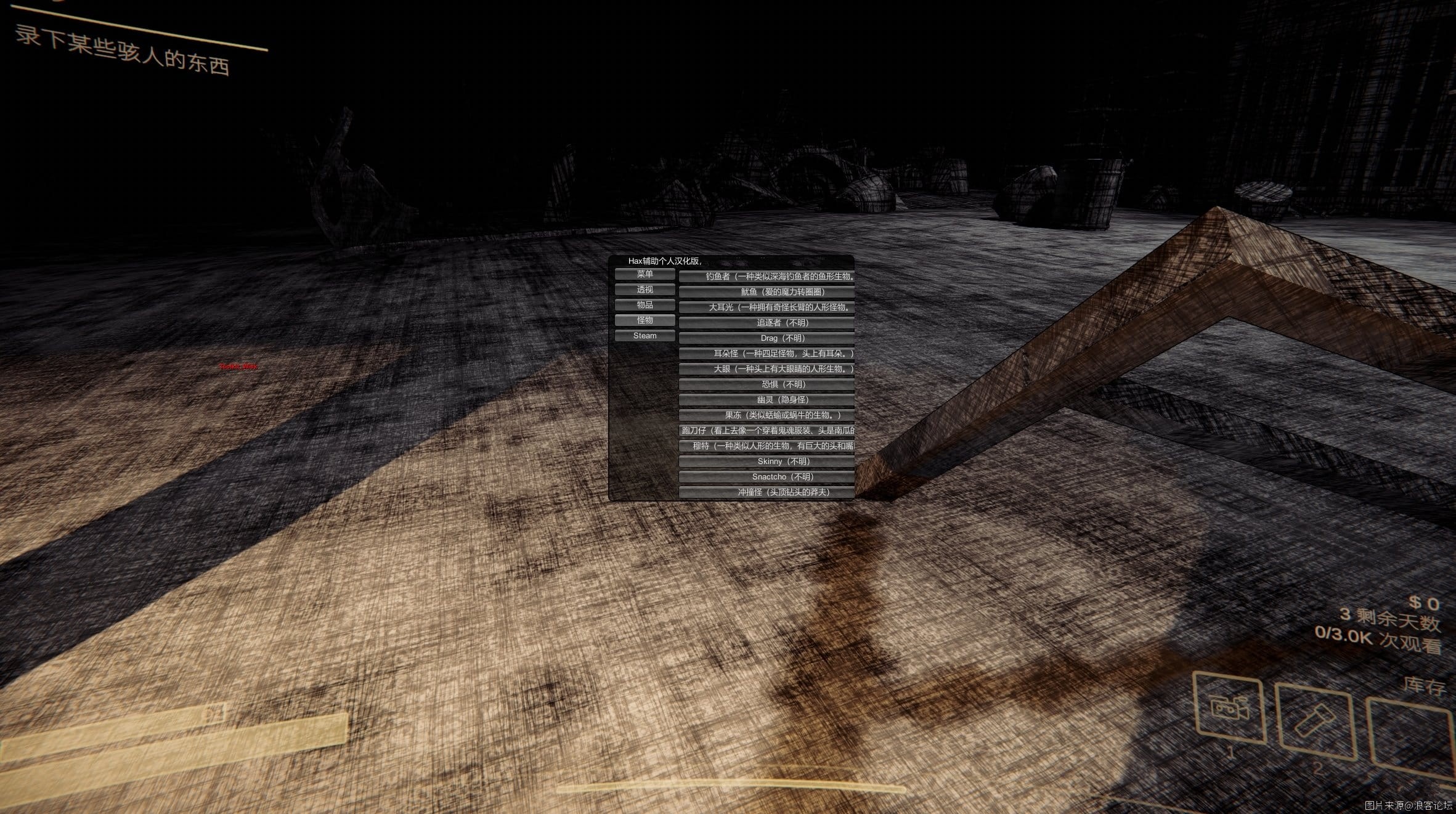This screenshot has height=814, width=1456.
Task: Select the 怪物 tab
Action: [x=645, y=320]
